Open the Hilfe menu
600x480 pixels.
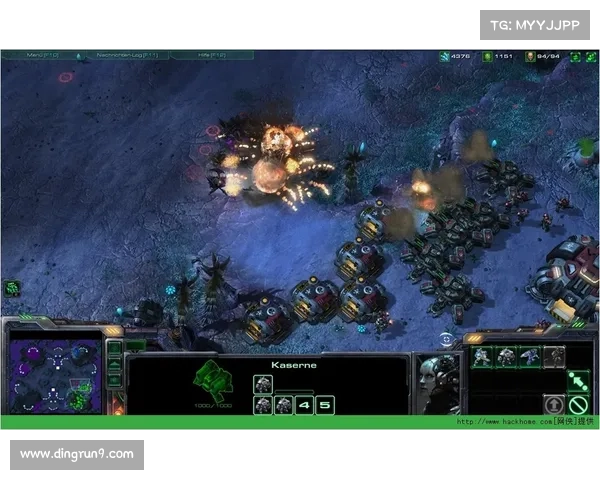pos(209,55)
